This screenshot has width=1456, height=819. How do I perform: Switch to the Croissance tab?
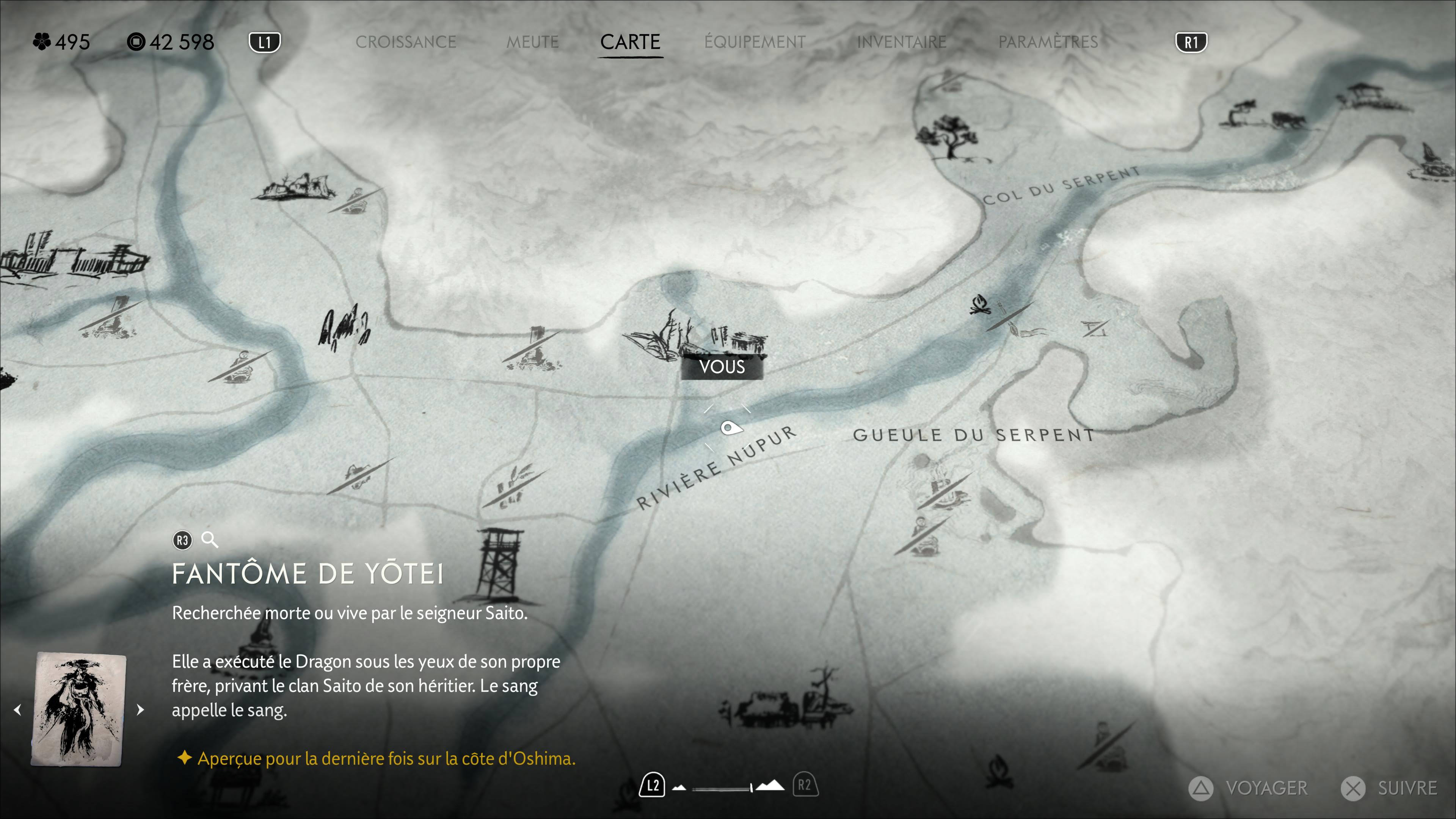(x=405, y=42)
